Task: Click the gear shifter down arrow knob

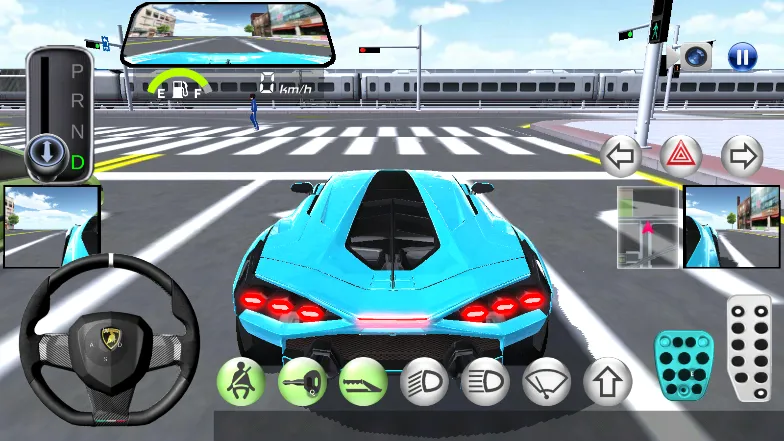Action: (x=46, y=153)
